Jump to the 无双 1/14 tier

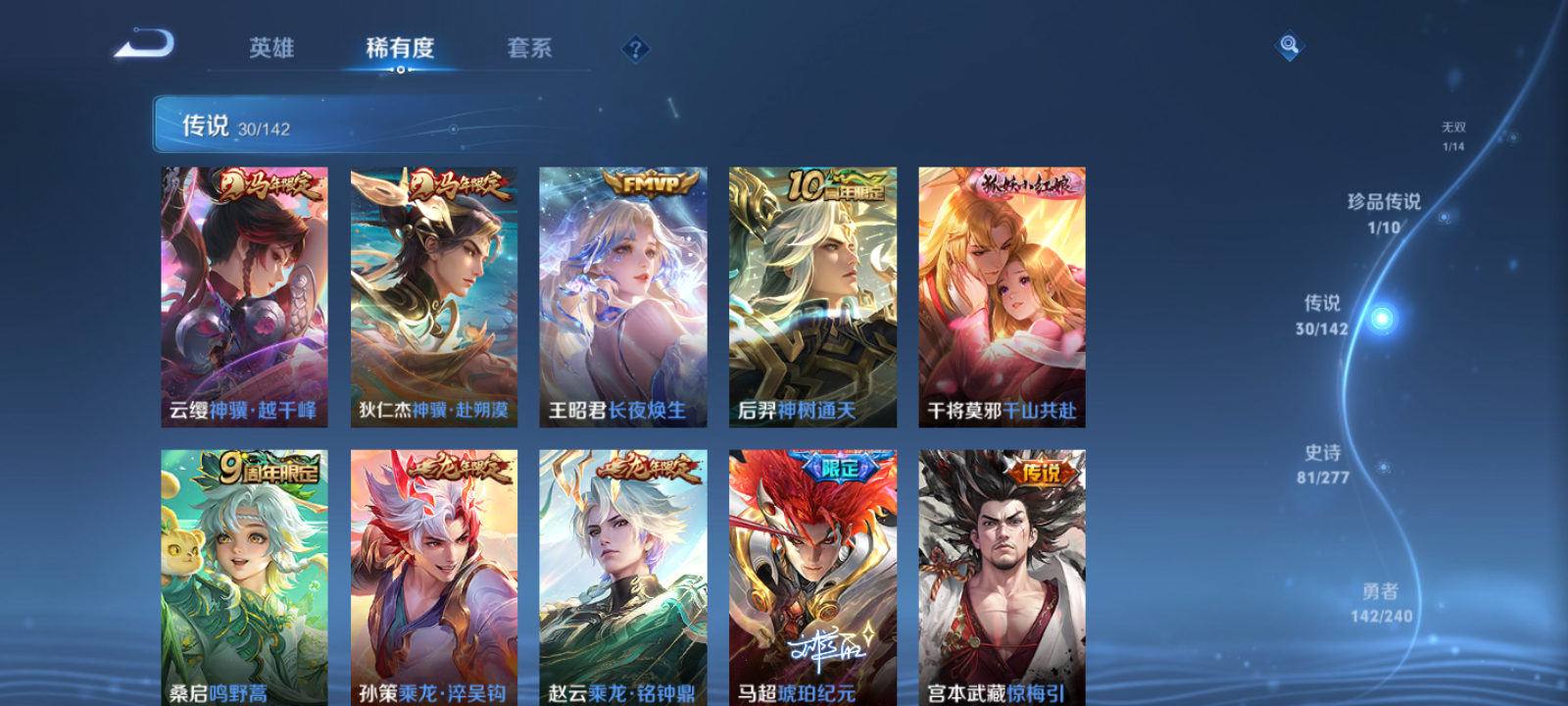(x=1452, y=134)
